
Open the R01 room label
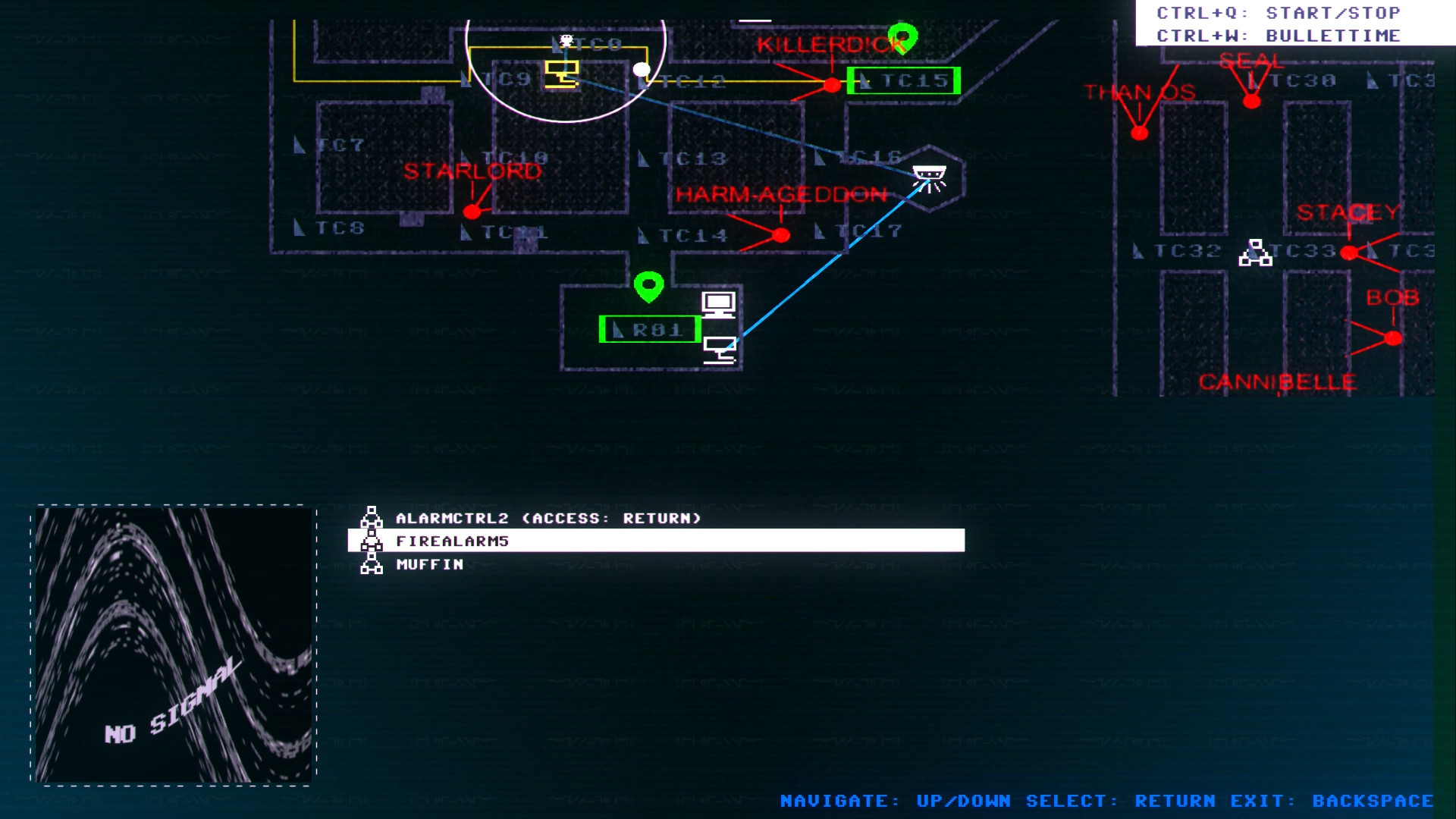(651, 329)
